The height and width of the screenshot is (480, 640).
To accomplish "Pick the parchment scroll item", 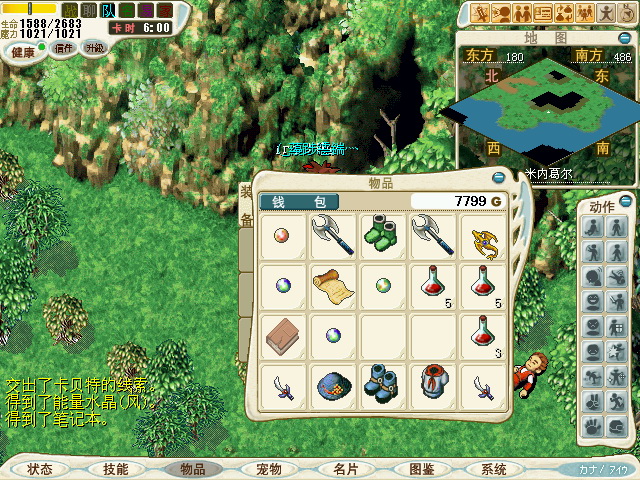I will 330,285.
